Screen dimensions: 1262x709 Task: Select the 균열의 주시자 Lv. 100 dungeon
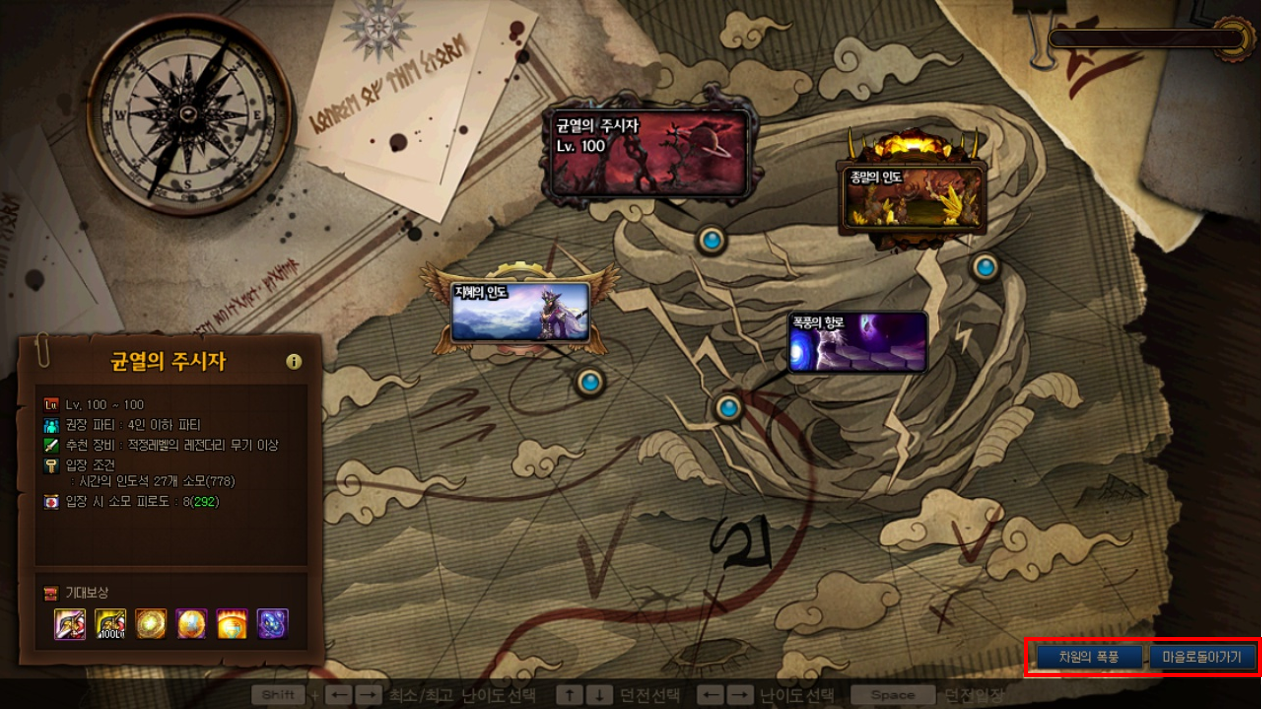pos(649,153)
